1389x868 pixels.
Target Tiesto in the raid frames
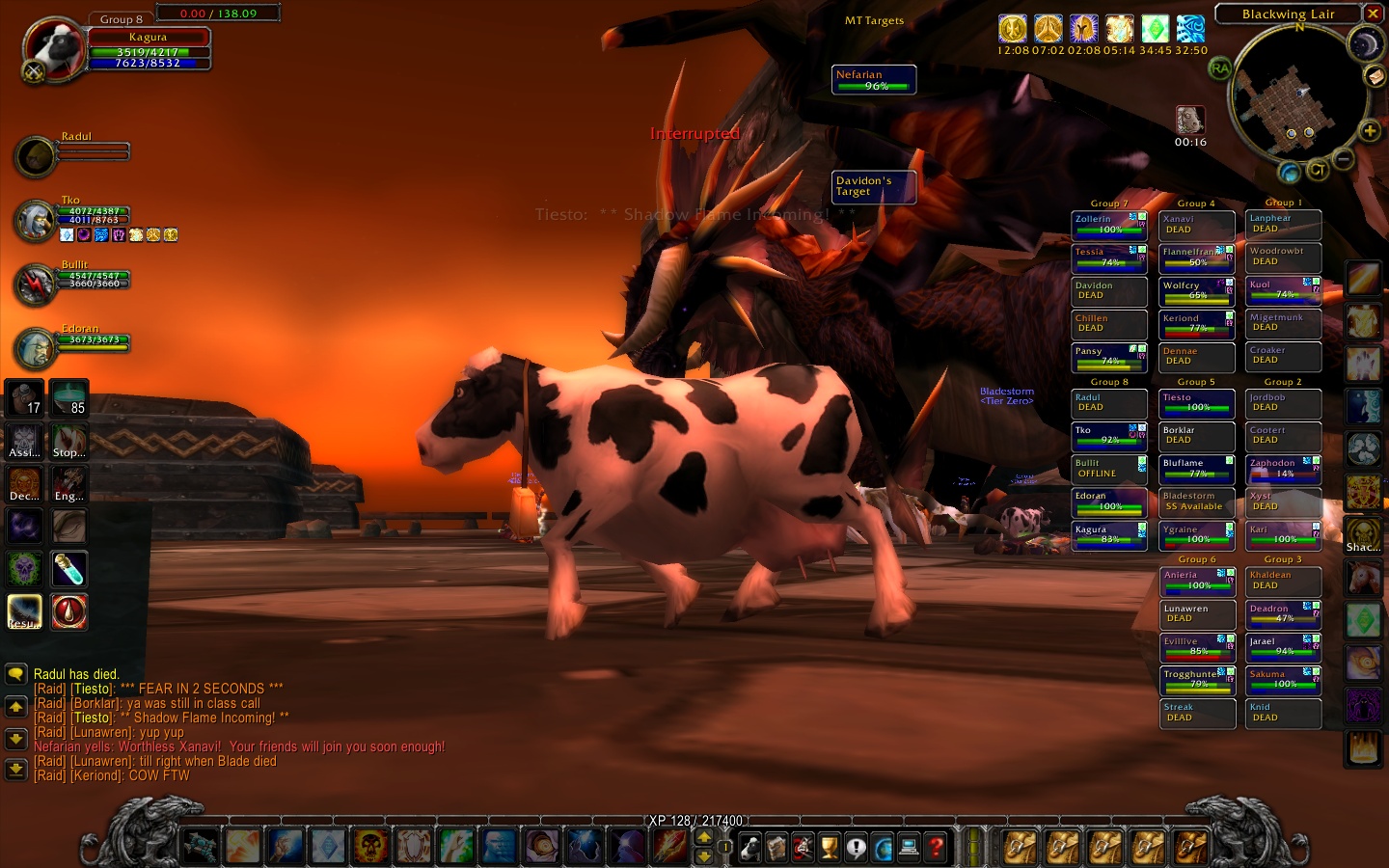coord(1196,402)
